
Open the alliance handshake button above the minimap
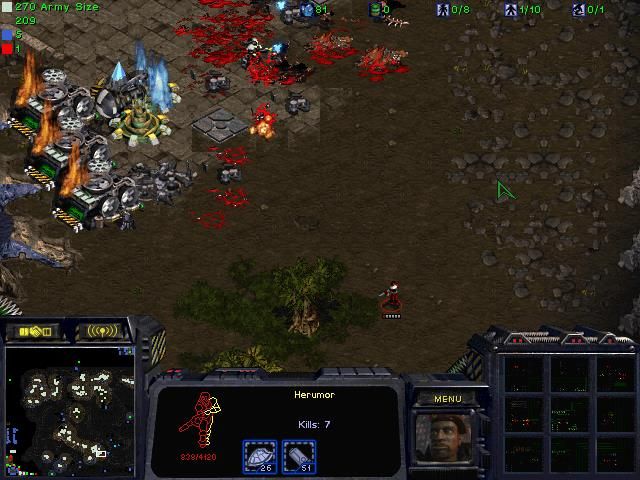[33, 331]
